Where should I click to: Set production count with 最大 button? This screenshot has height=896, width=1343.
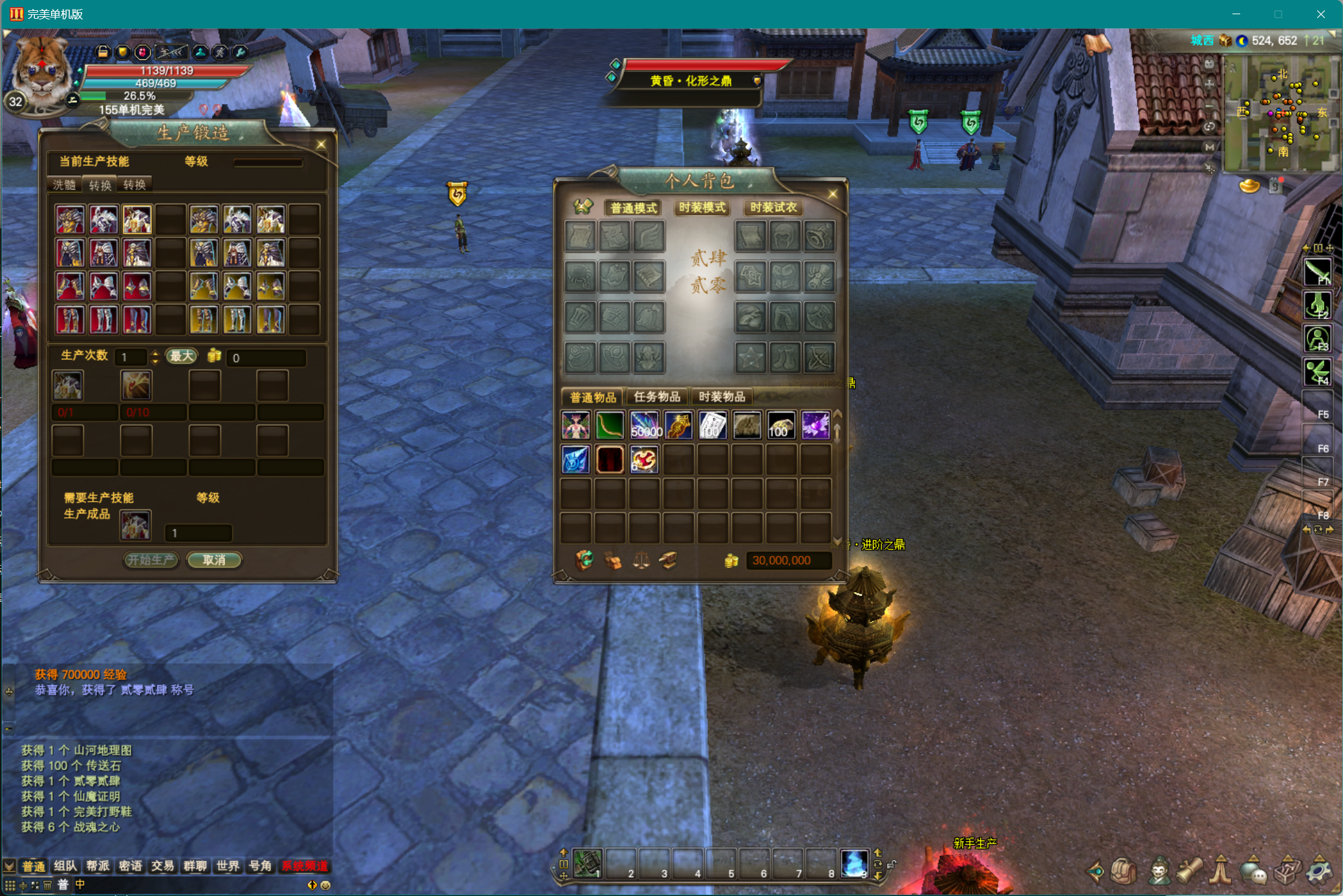(181, 356)
